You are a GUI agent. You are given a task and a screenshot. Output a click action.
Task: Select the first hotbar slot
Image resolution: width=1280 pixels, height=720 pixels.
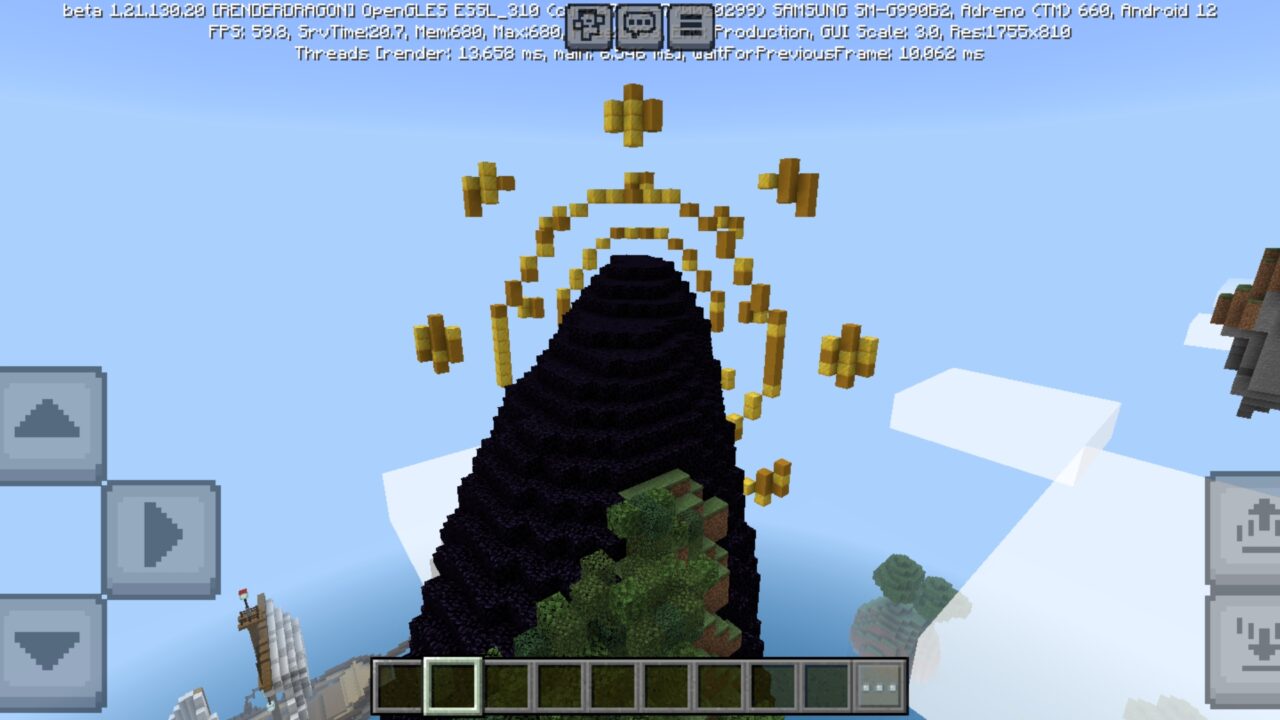(x=397, y=684)
